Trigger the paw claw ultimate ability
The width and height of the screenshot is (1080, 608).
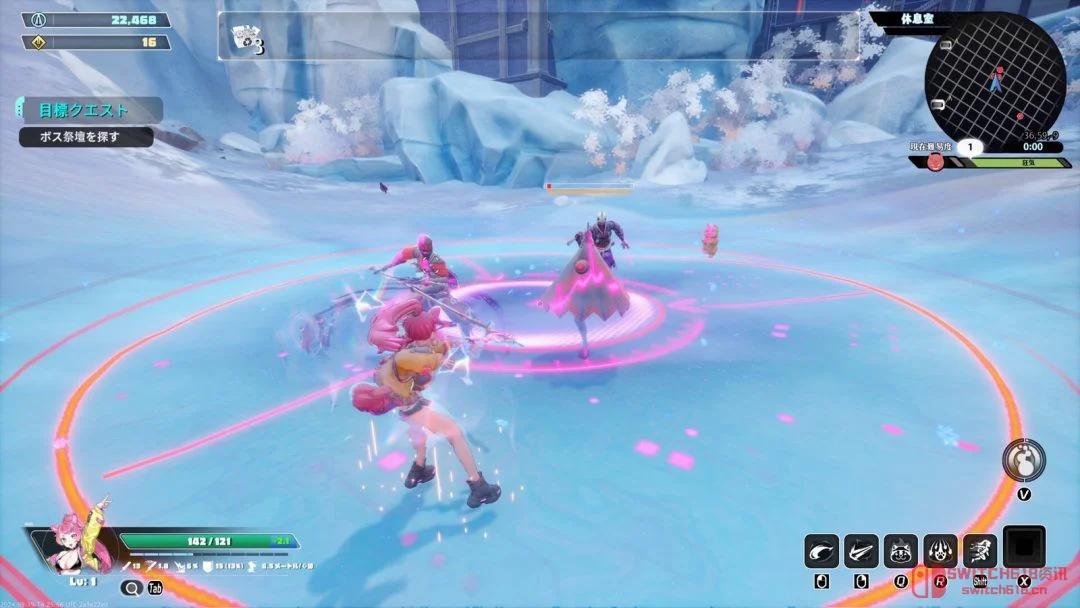[x=940, y=551]
